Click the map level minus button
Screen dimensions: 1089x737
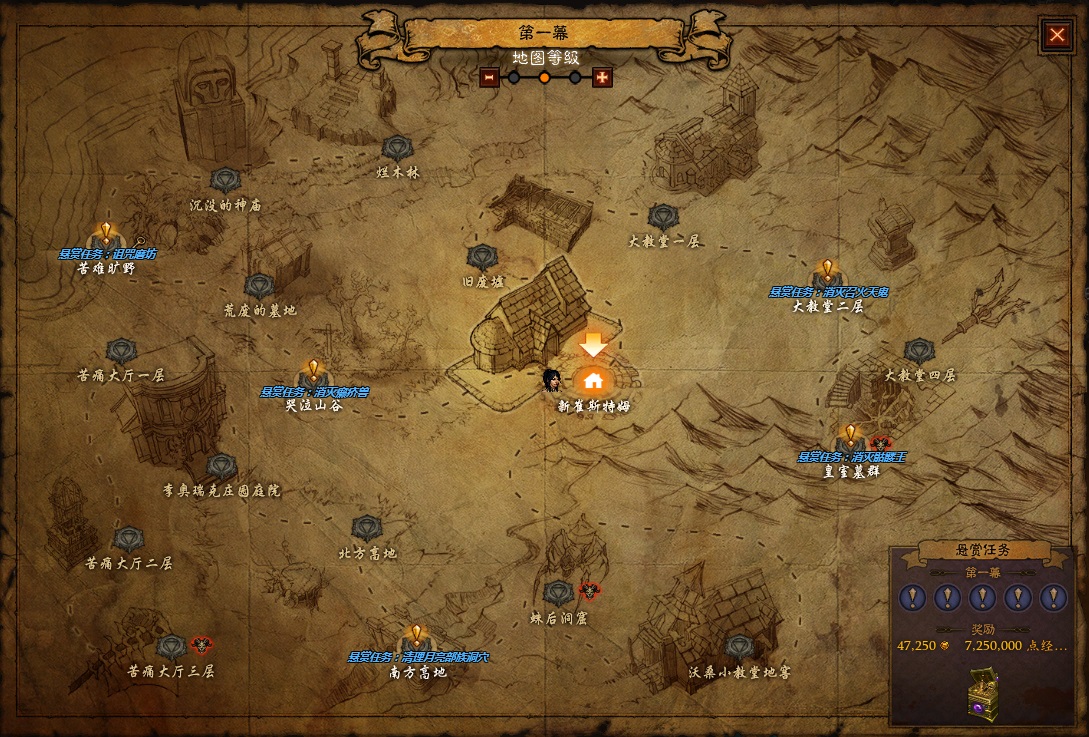489,77
